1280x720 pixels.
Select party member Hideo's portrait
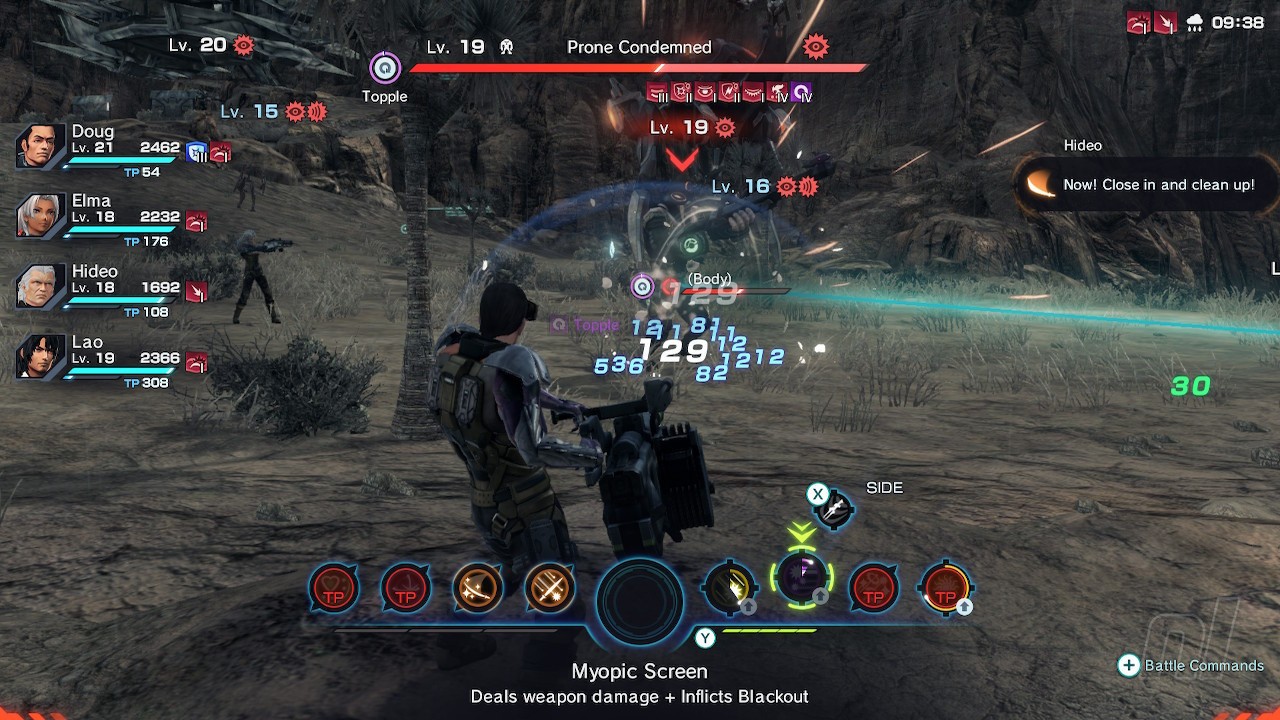point(40,287)
